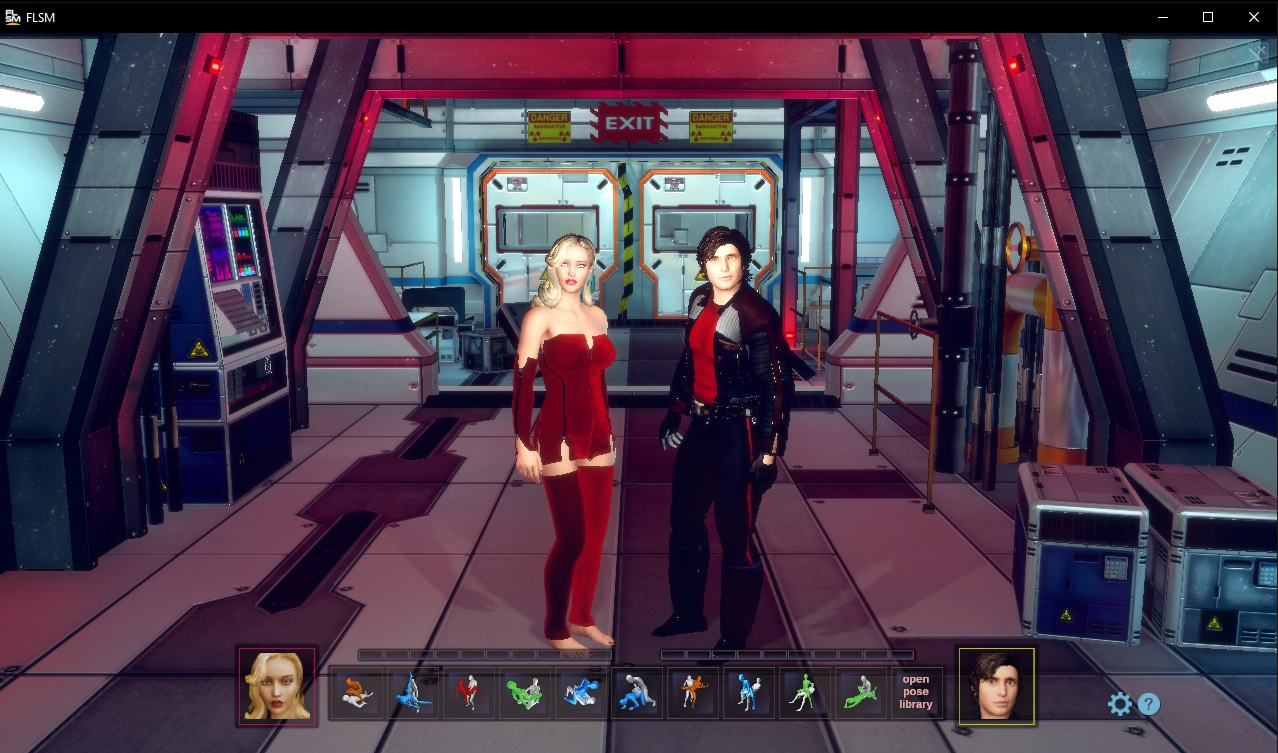Choose the red pose thumbnail
This screenshot has height=753, width=1278.
click(468, 692)
